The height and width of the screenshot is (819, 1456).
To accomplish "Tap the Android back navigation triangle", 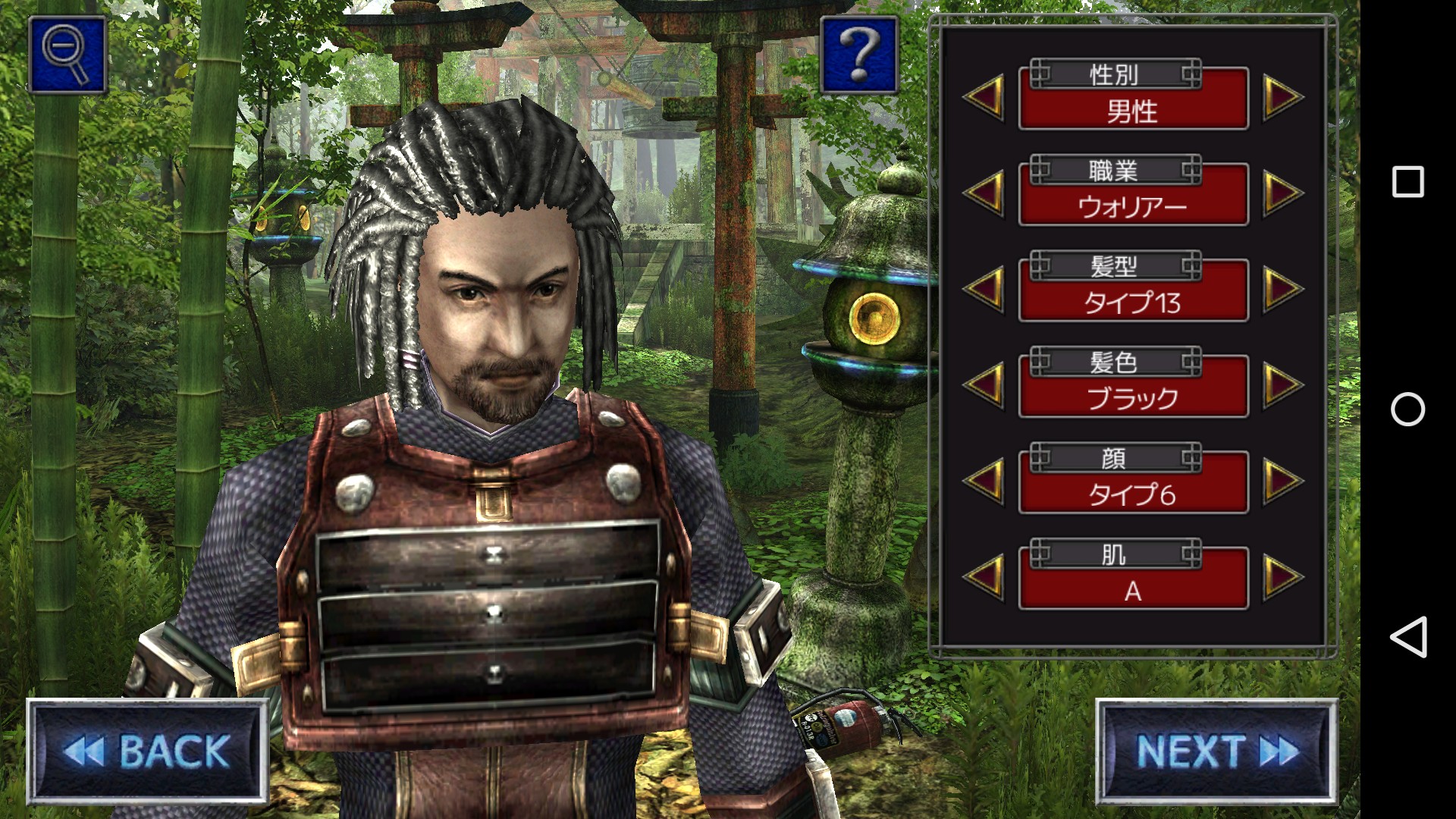I will pos(1407,637).
